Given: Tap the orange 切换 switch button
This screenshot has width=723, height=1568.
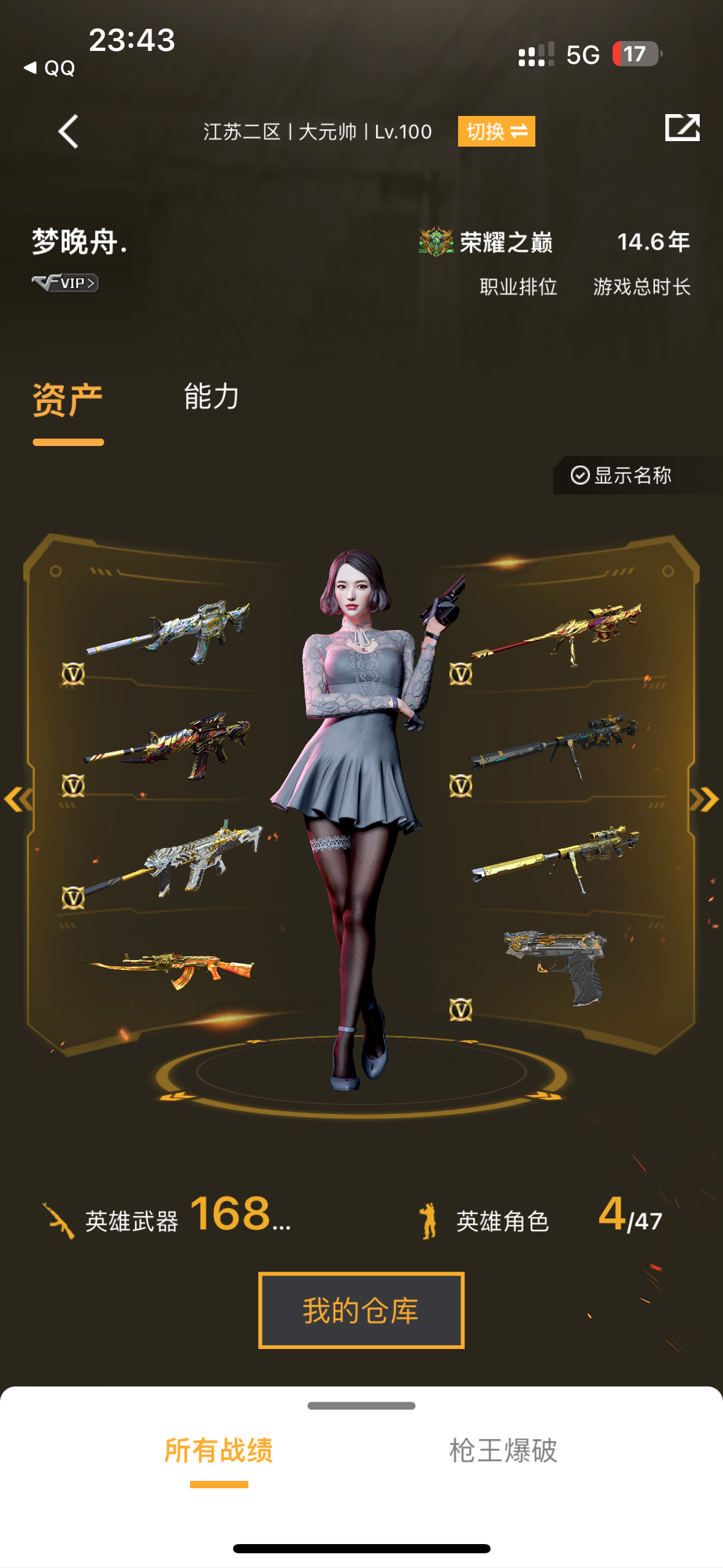Looking at the screenshot, I should (x=496, y=131).
